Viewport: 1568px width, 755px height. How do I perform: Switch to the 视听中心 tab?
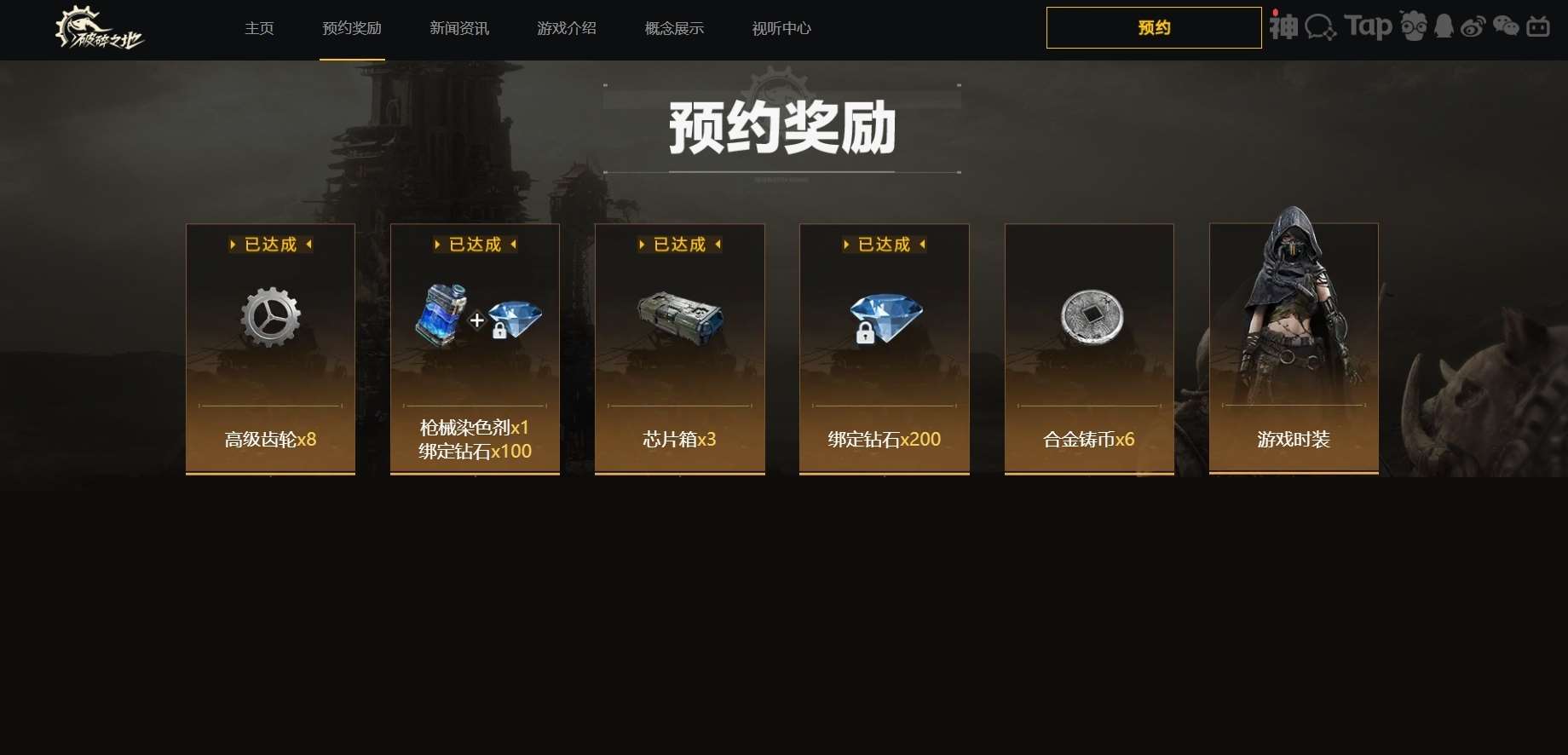pos(781,28)
